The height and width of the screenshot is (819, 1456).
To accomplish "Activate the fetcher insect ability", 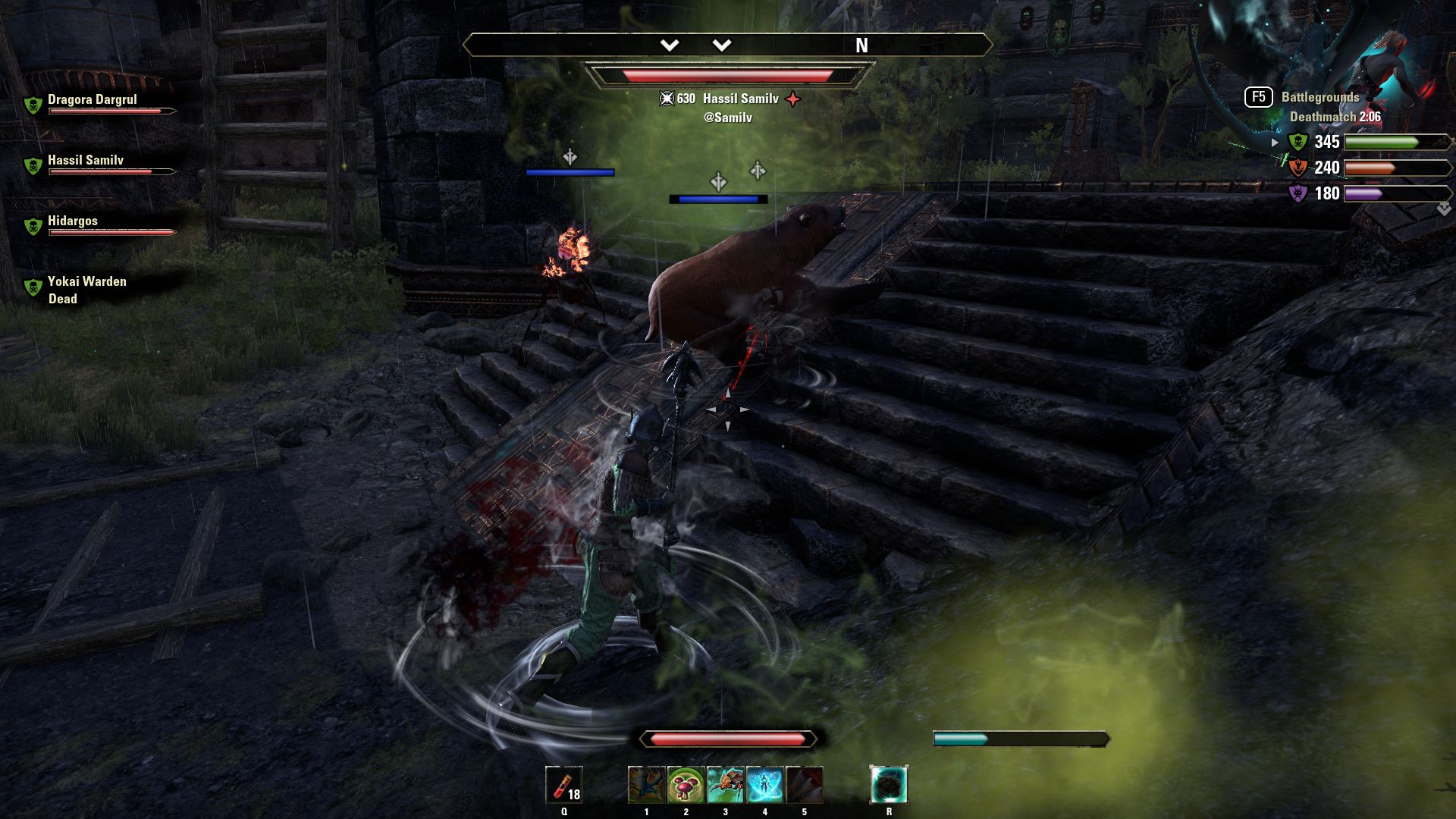I will (x=725, y=784).
